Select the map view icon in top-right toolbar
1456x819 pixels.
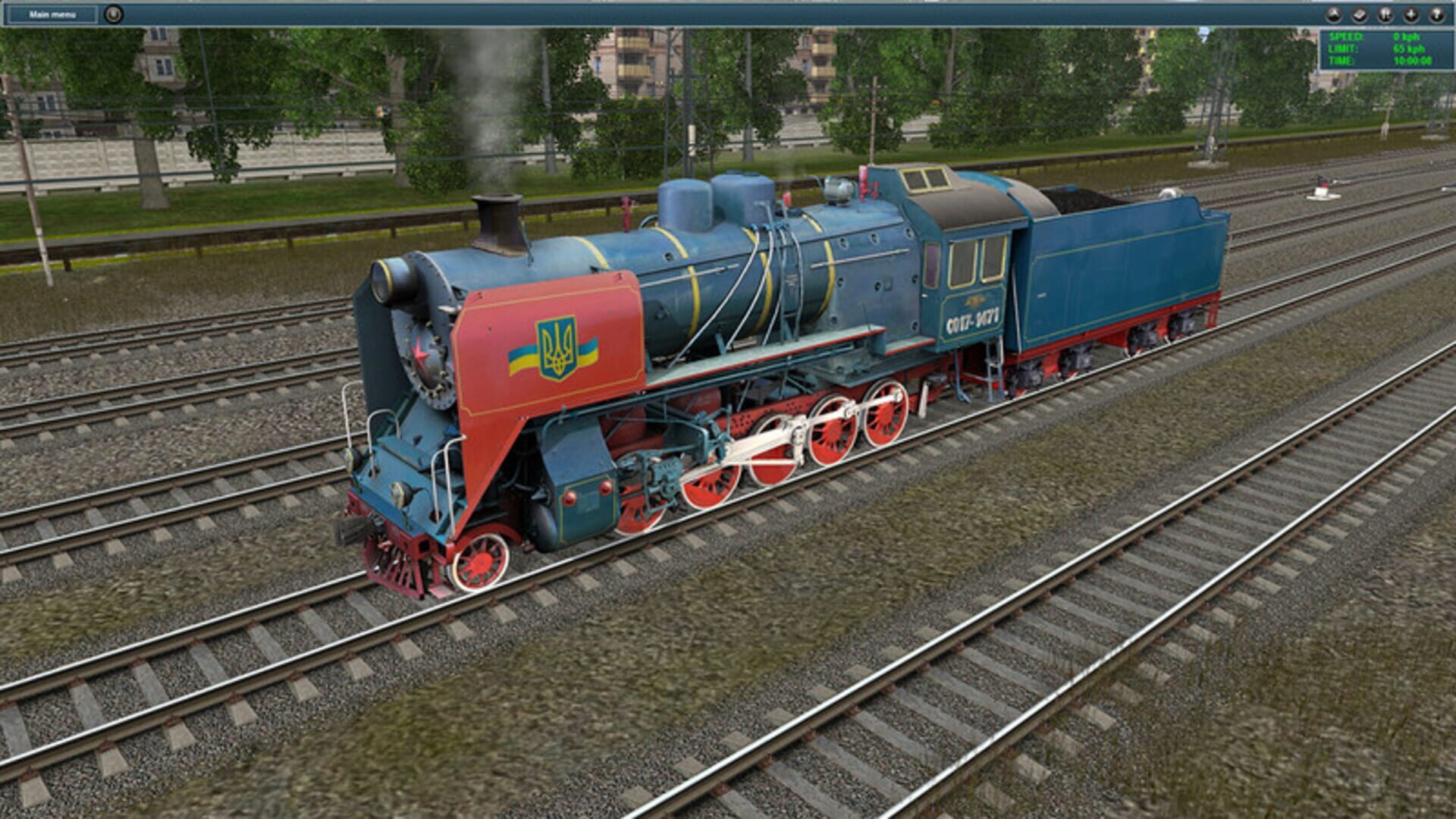point(1360,14)
